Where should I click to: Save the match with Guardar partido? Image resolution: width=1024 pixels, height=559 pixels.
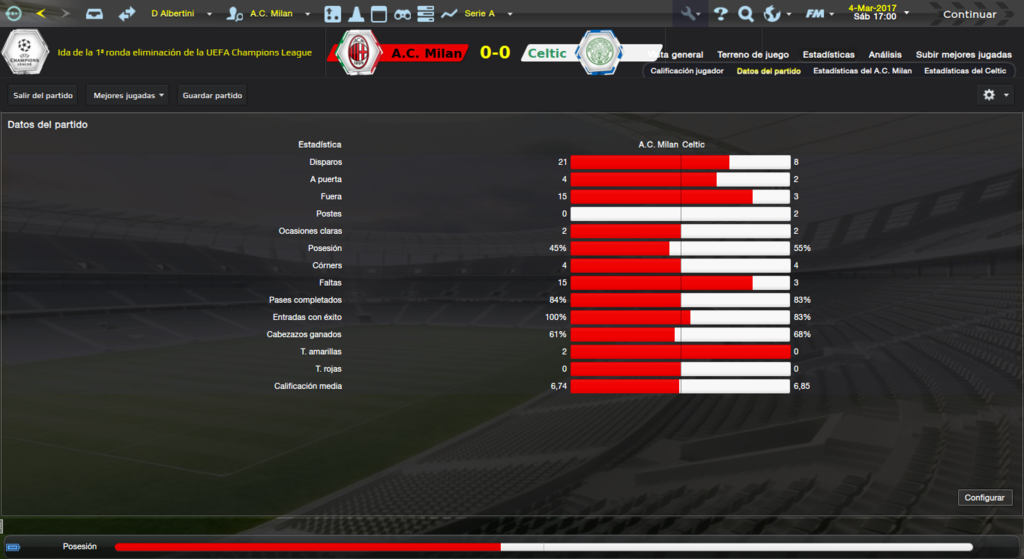coord(212,95)
